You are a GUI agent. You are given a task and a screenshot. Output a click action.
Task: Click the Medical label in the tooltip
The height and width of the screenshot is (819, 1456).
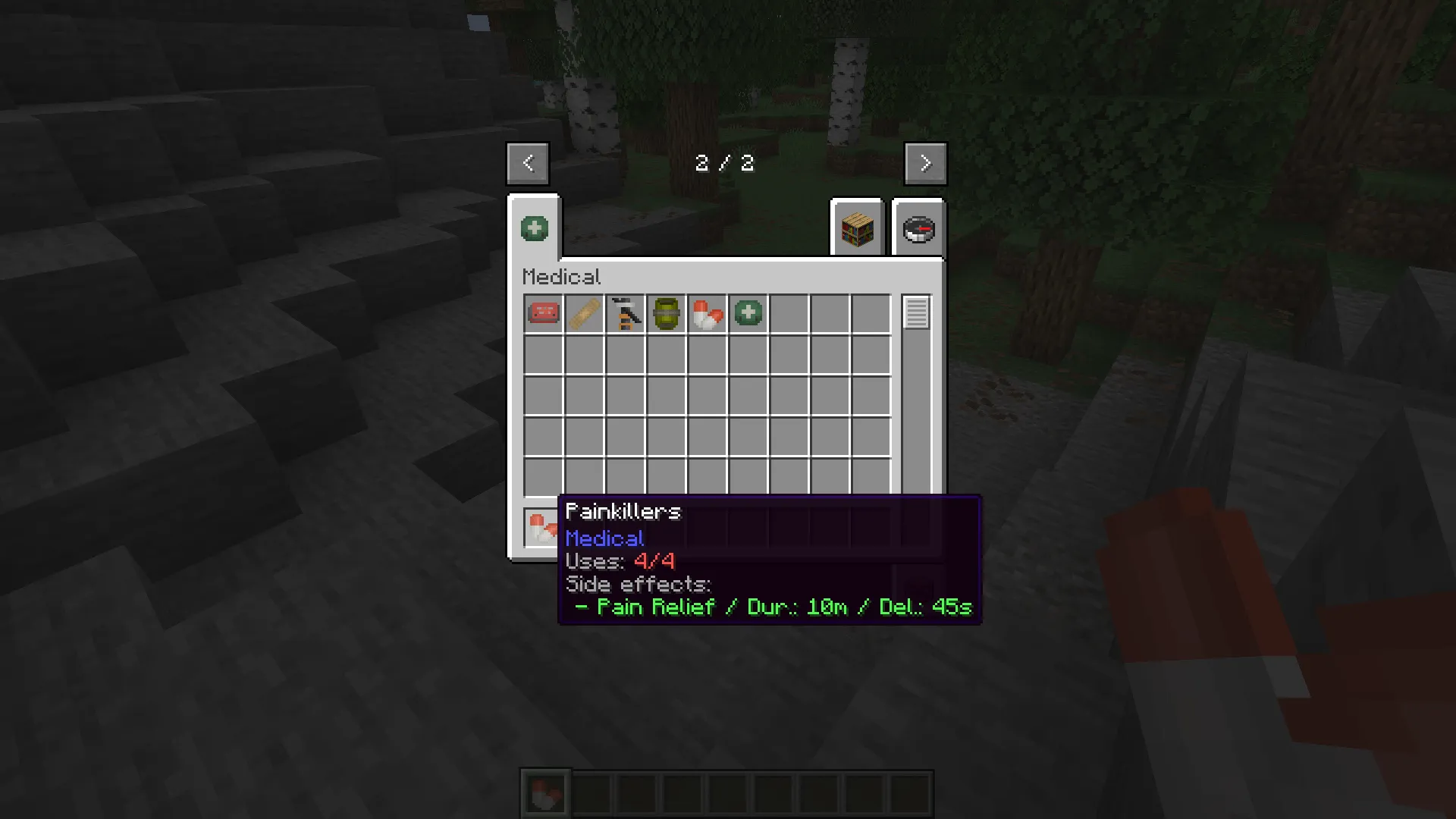[x=604, y=538]
